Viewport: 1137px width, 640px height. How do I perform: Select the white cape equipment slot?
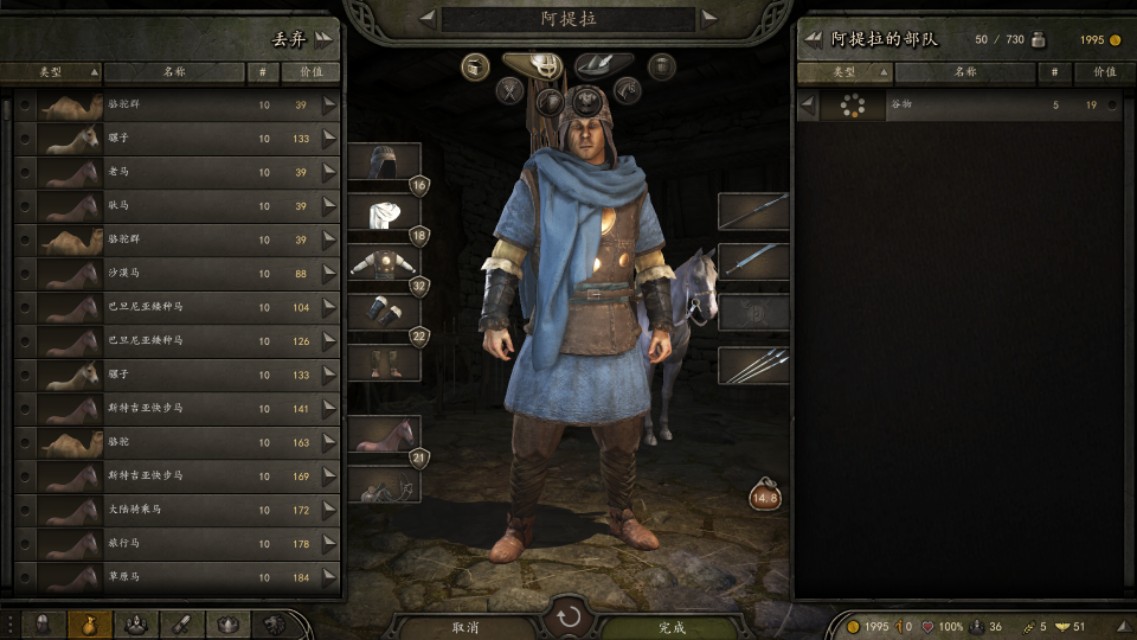tap(384, 214)
